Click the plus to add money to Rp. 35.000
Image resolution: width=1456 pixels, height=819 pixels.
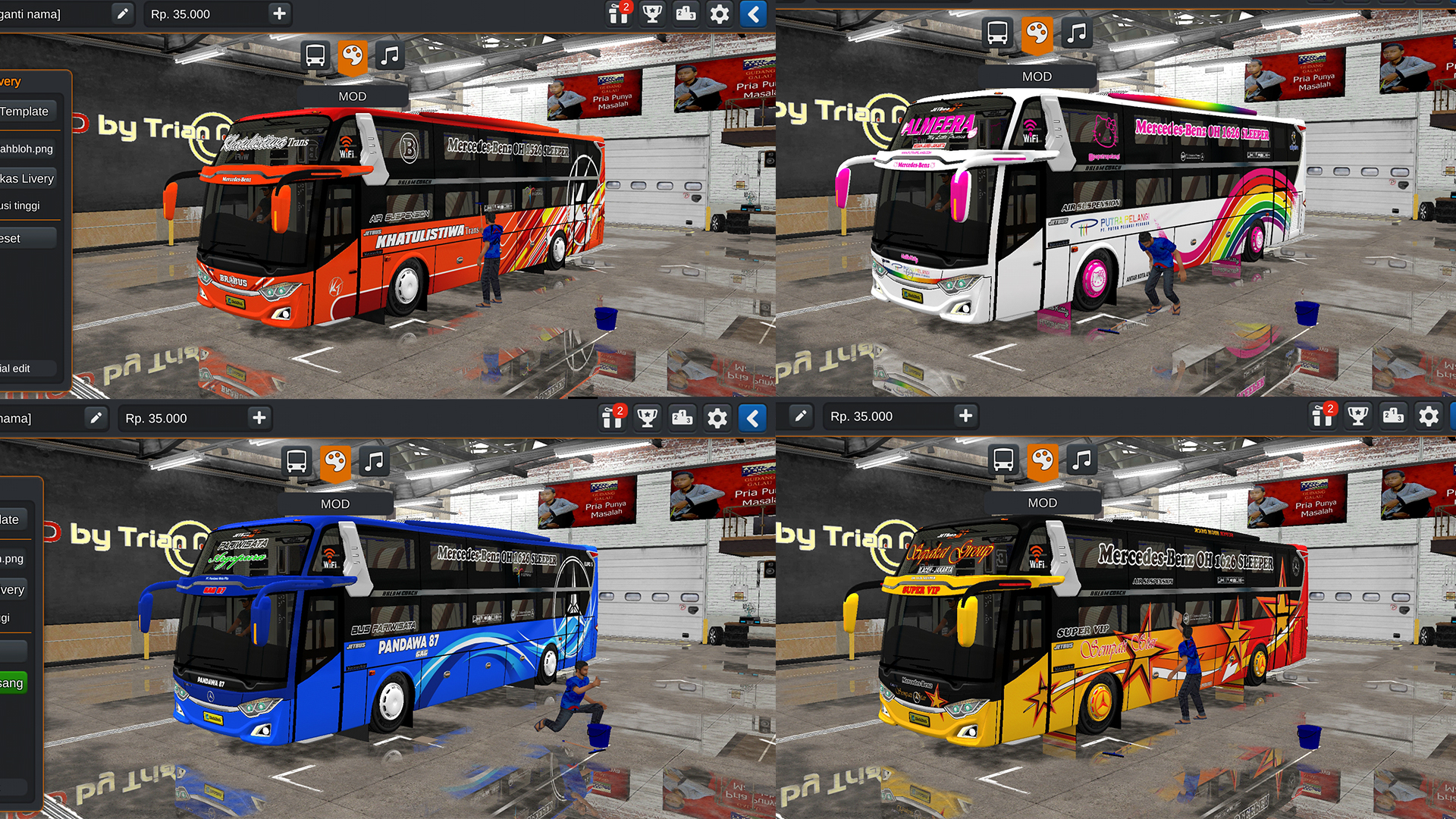[278, 14]
